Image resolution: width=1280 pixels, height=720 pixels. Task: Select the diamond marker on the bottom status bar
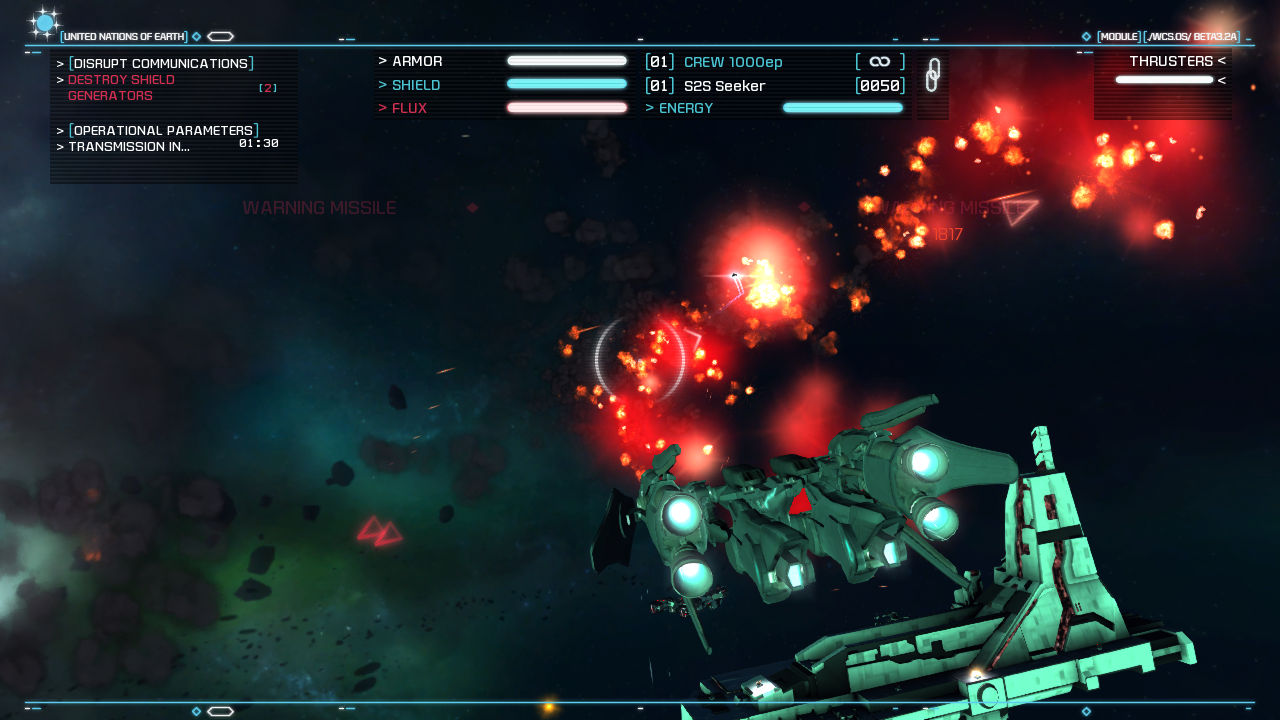(x=196, y=710)
